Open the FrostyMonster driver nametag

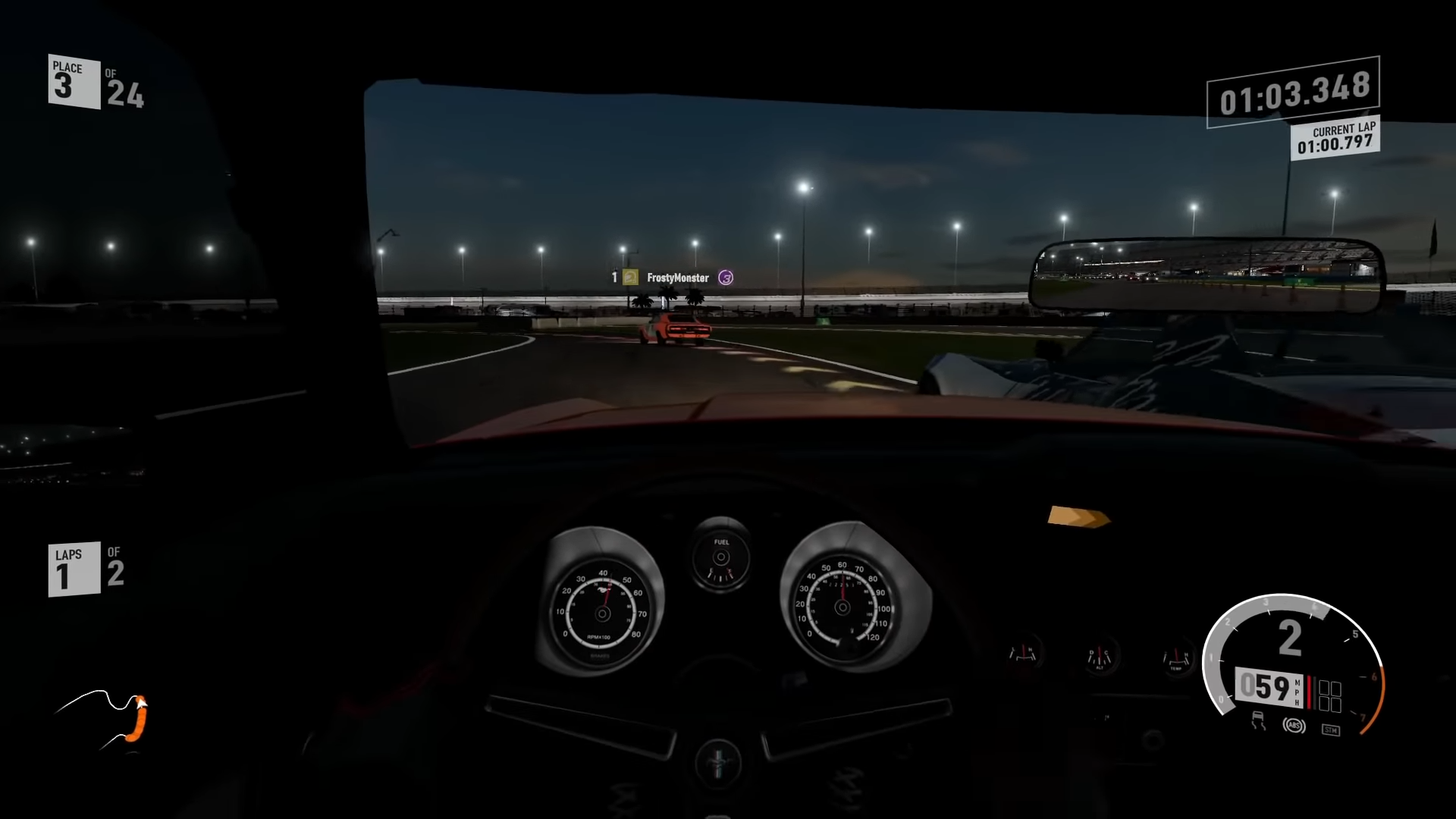676,278
